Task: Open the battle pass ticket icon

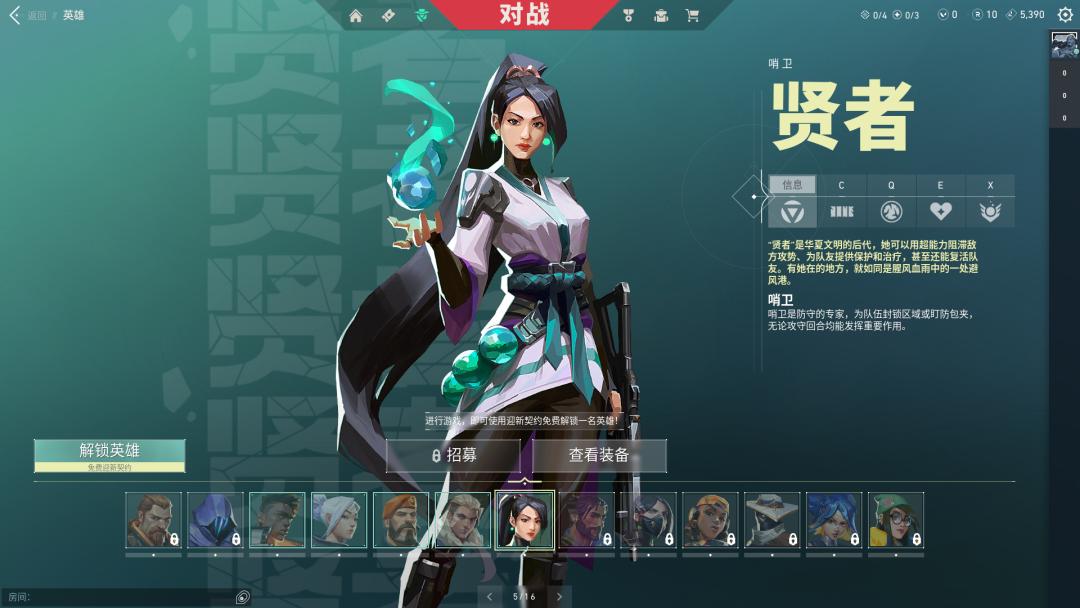Action: coord(389,15)
